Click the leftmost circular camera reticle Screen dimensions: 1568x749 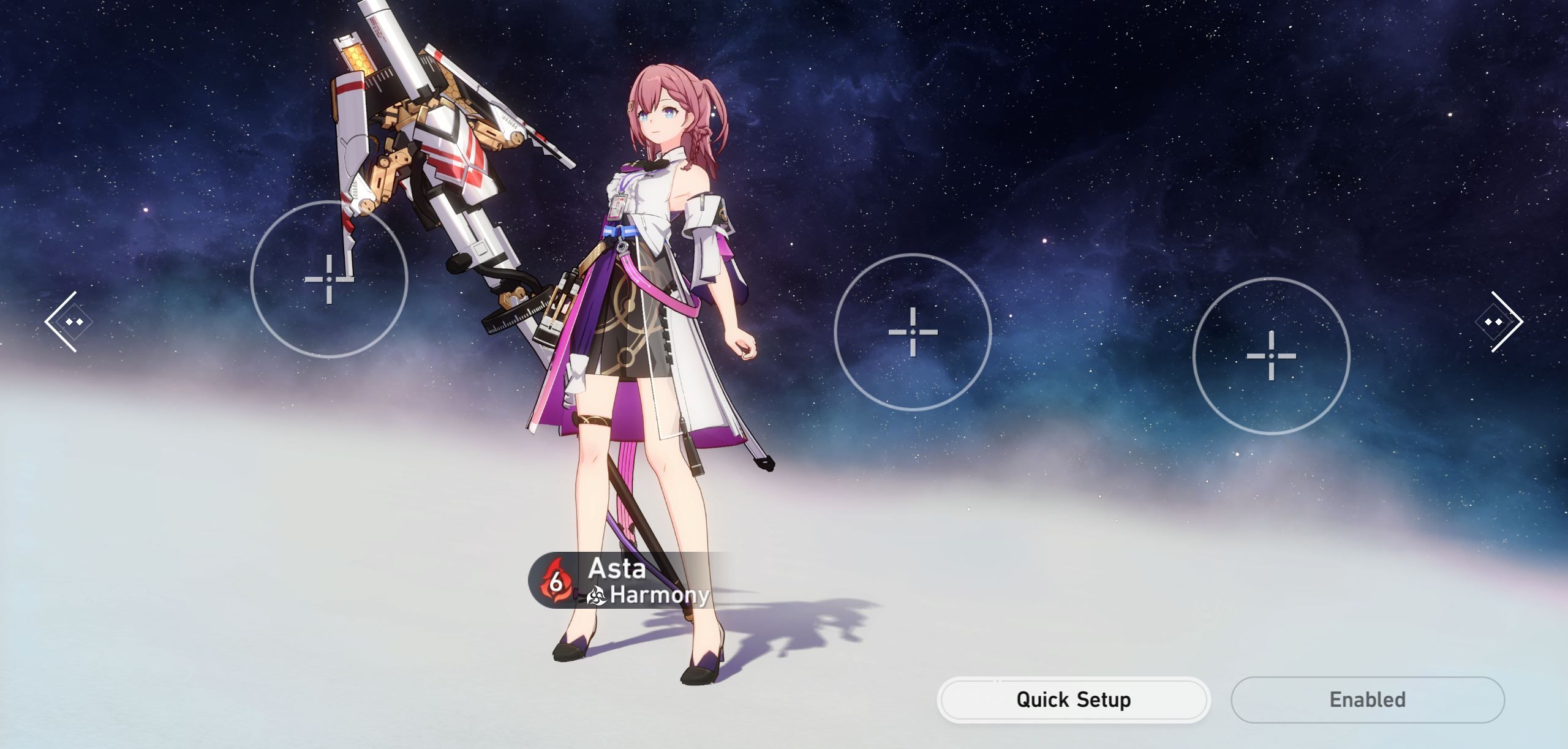click(328, 279)
